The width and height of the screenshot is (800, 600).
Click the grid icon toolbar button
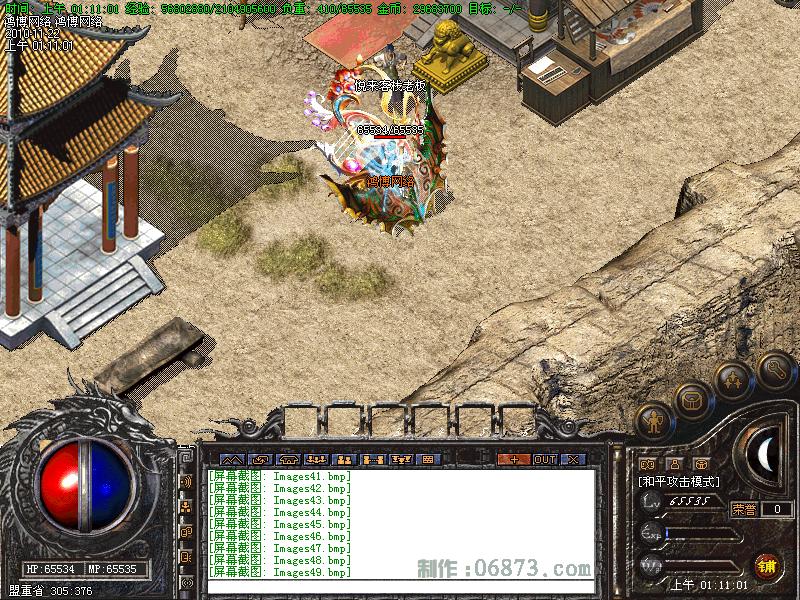[x=428, y=459]
